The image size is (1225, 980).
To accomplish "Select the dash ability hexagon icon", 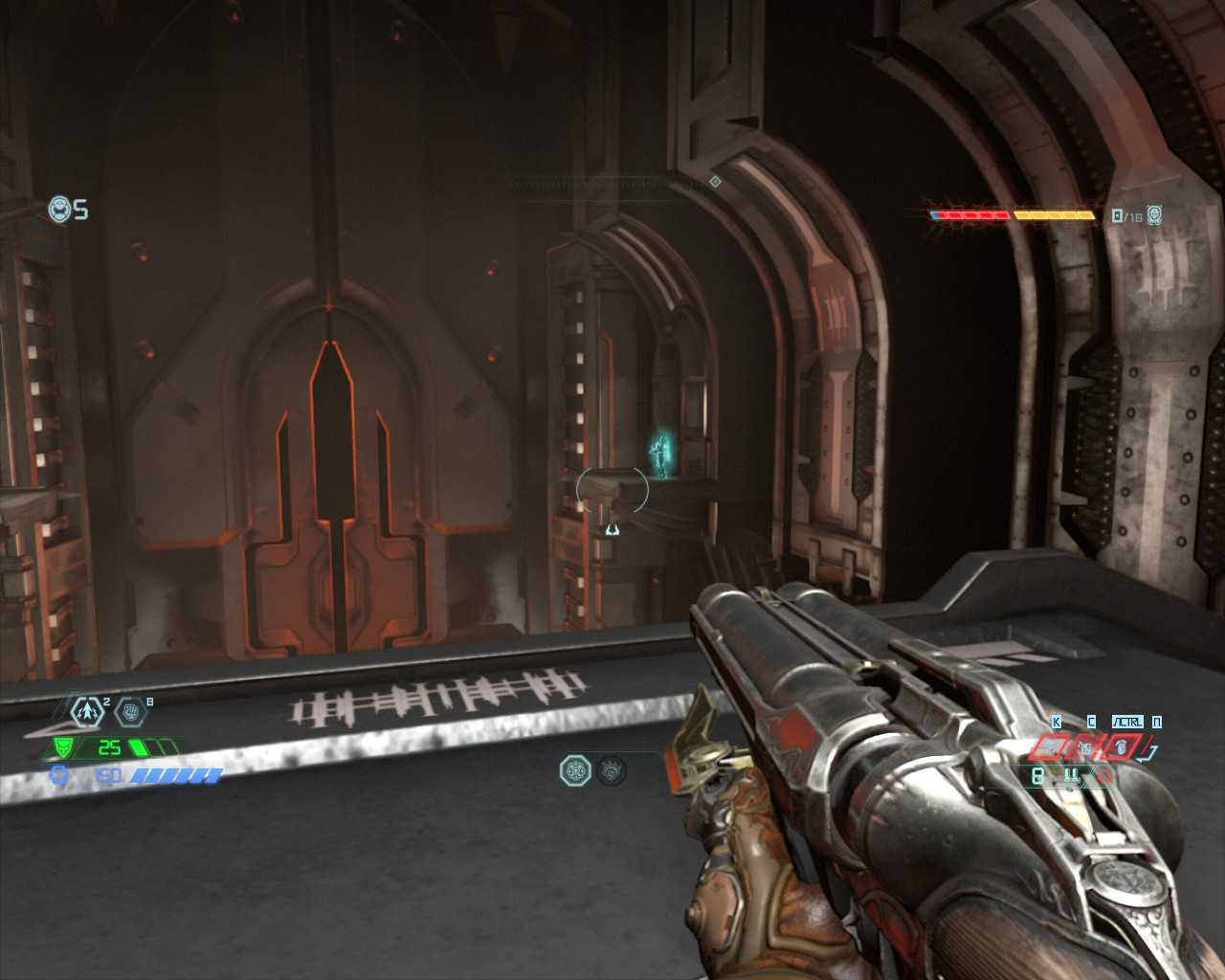I will coord(89,712).
